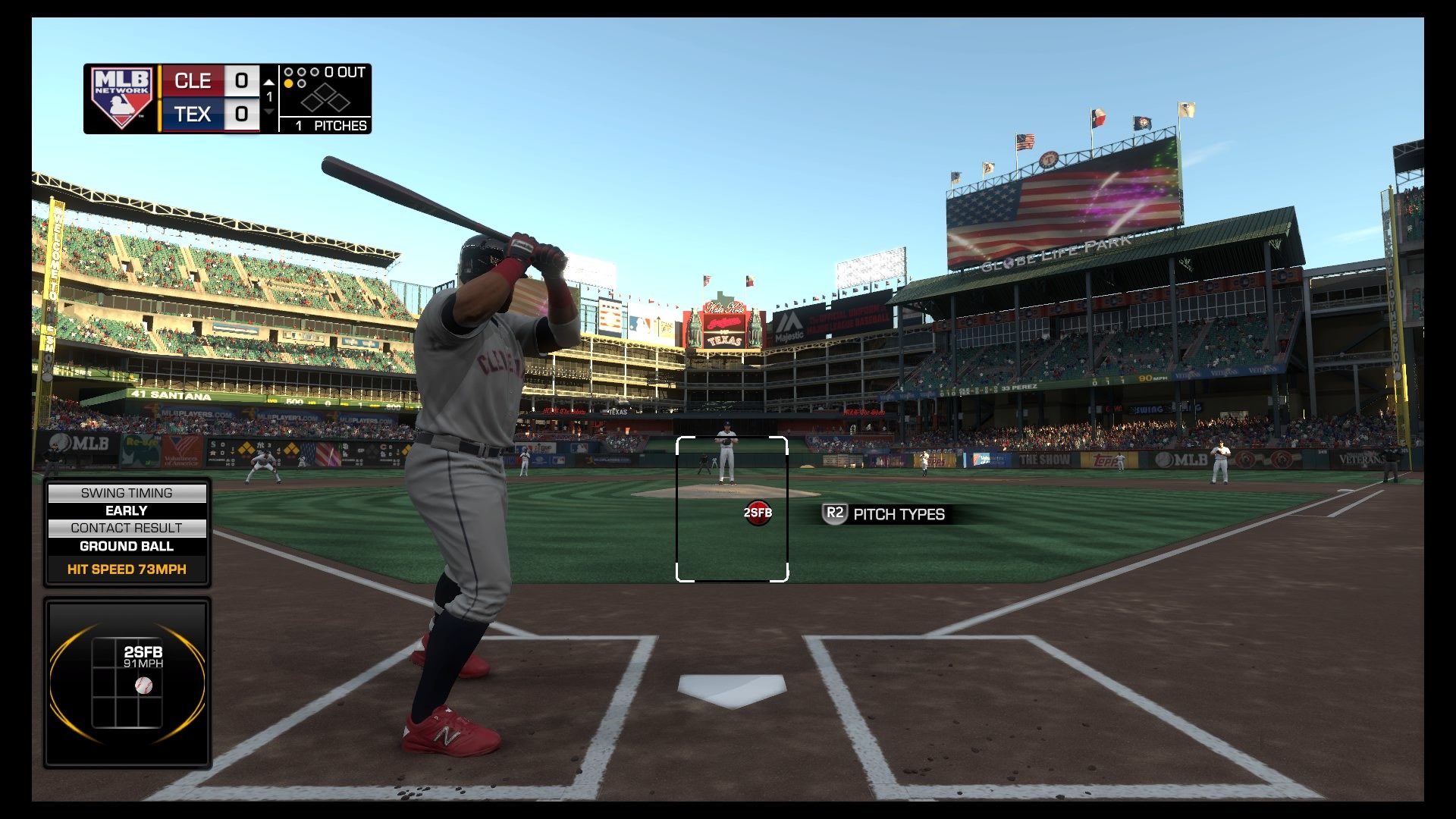1456x819 pixels.
Task: Click the R2 button prompt icon
Action: (834, 513)
